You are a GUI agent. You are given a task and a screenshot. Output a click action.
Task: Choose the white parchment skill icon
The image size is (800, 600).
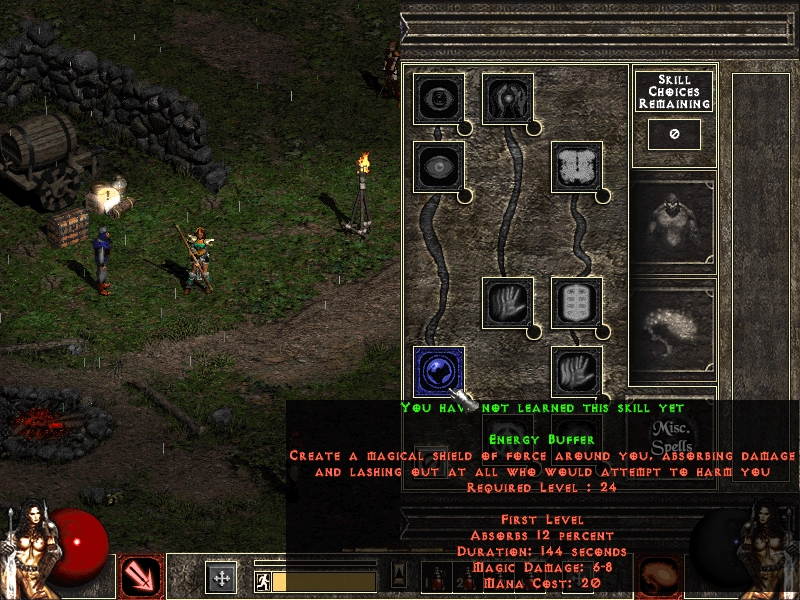576,166
